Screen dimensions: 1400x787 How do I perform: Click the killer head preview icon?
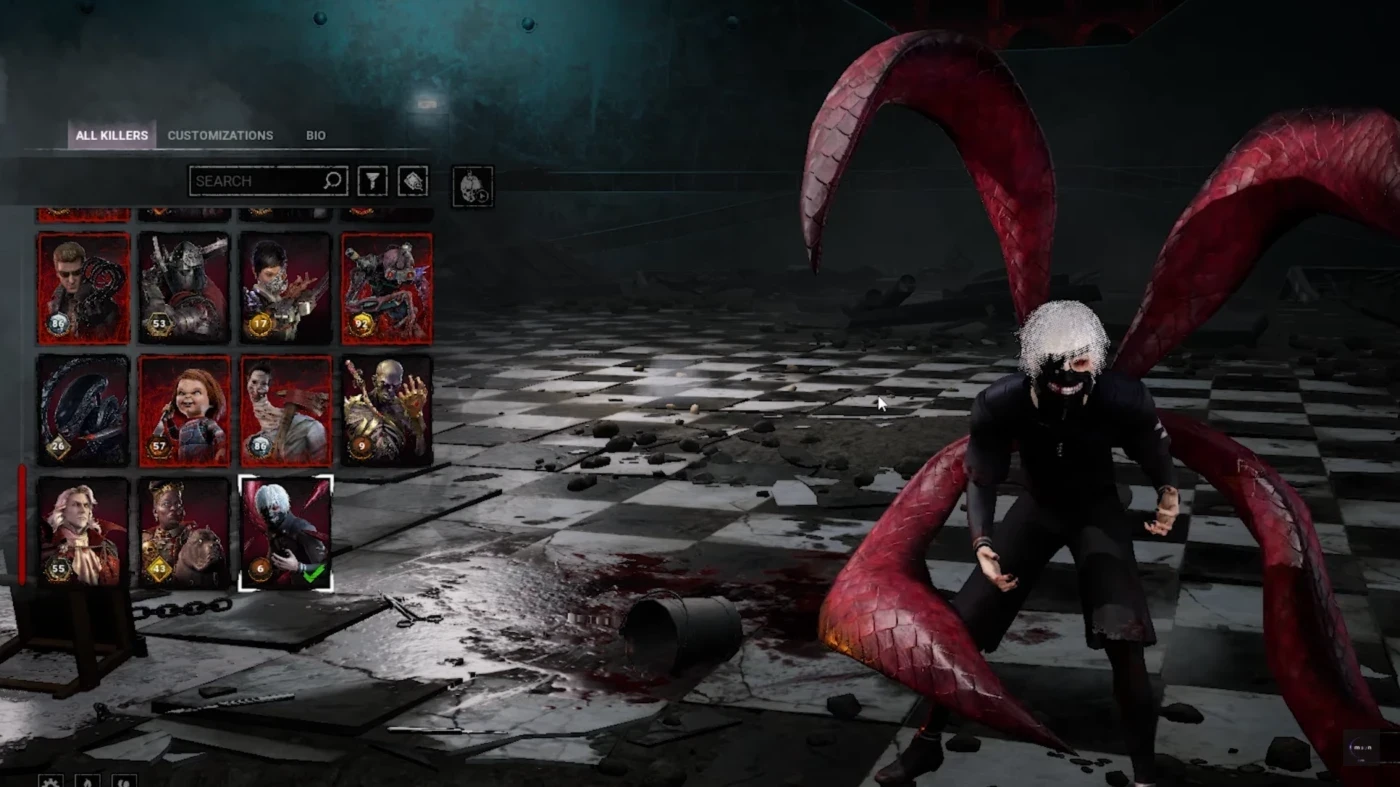point(472,187)
